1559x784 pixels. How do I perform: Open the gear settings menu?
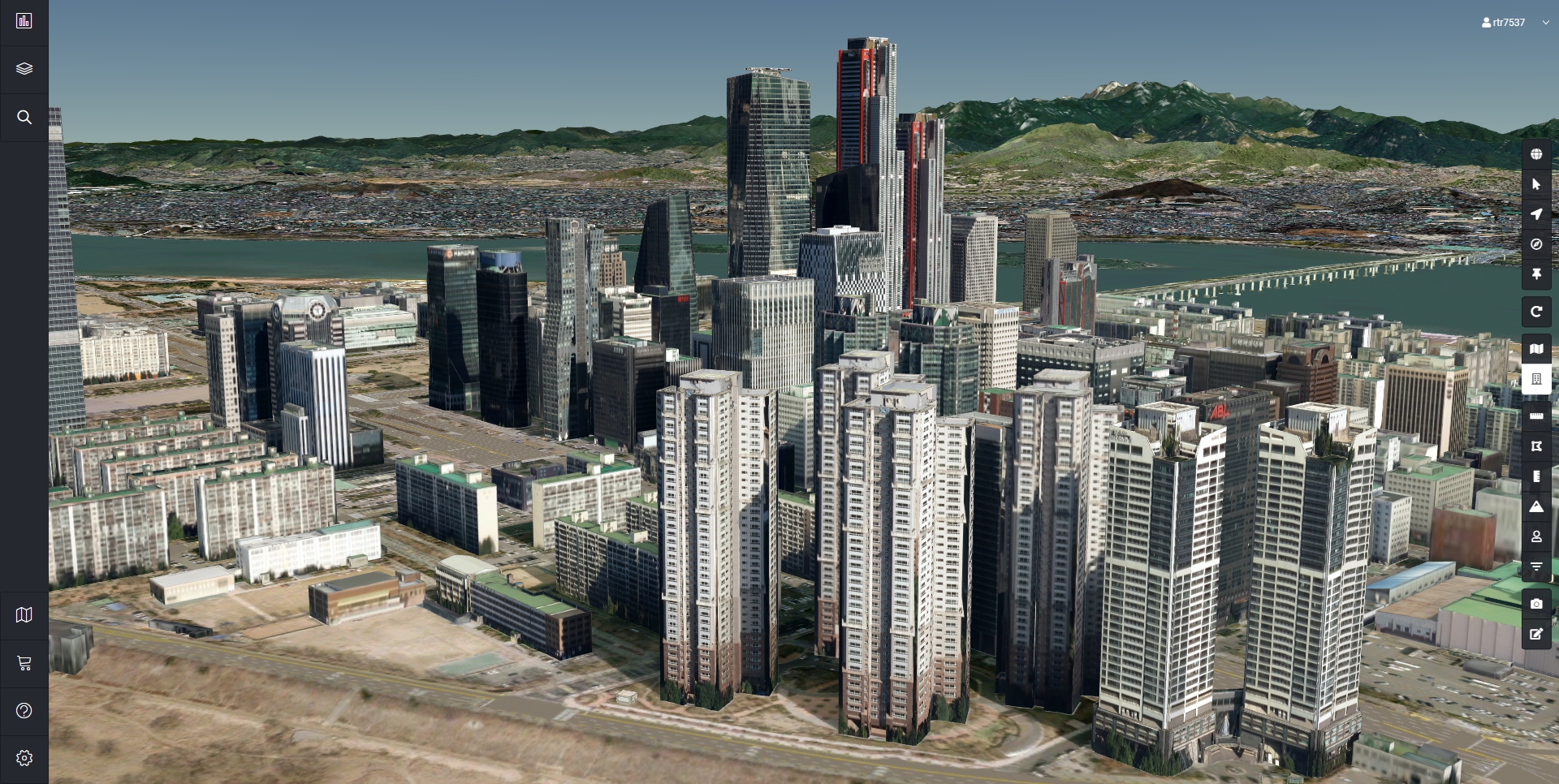pos(24,758)
